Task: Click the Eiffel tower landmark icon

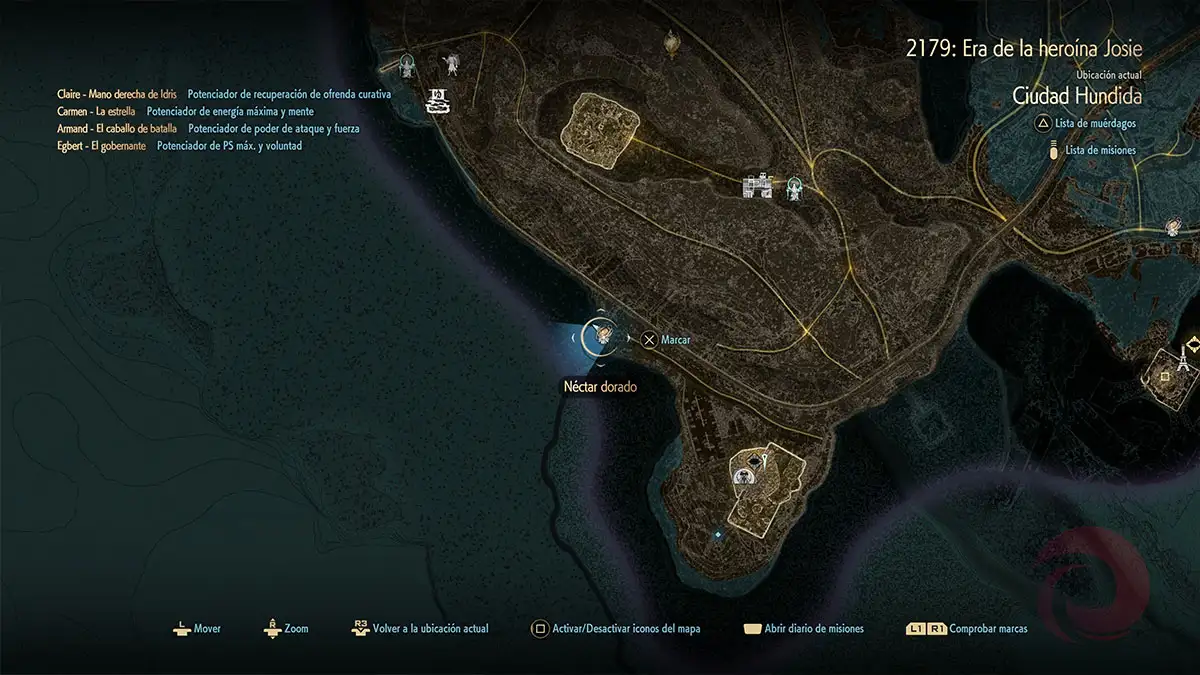Action: (1182, 356)
